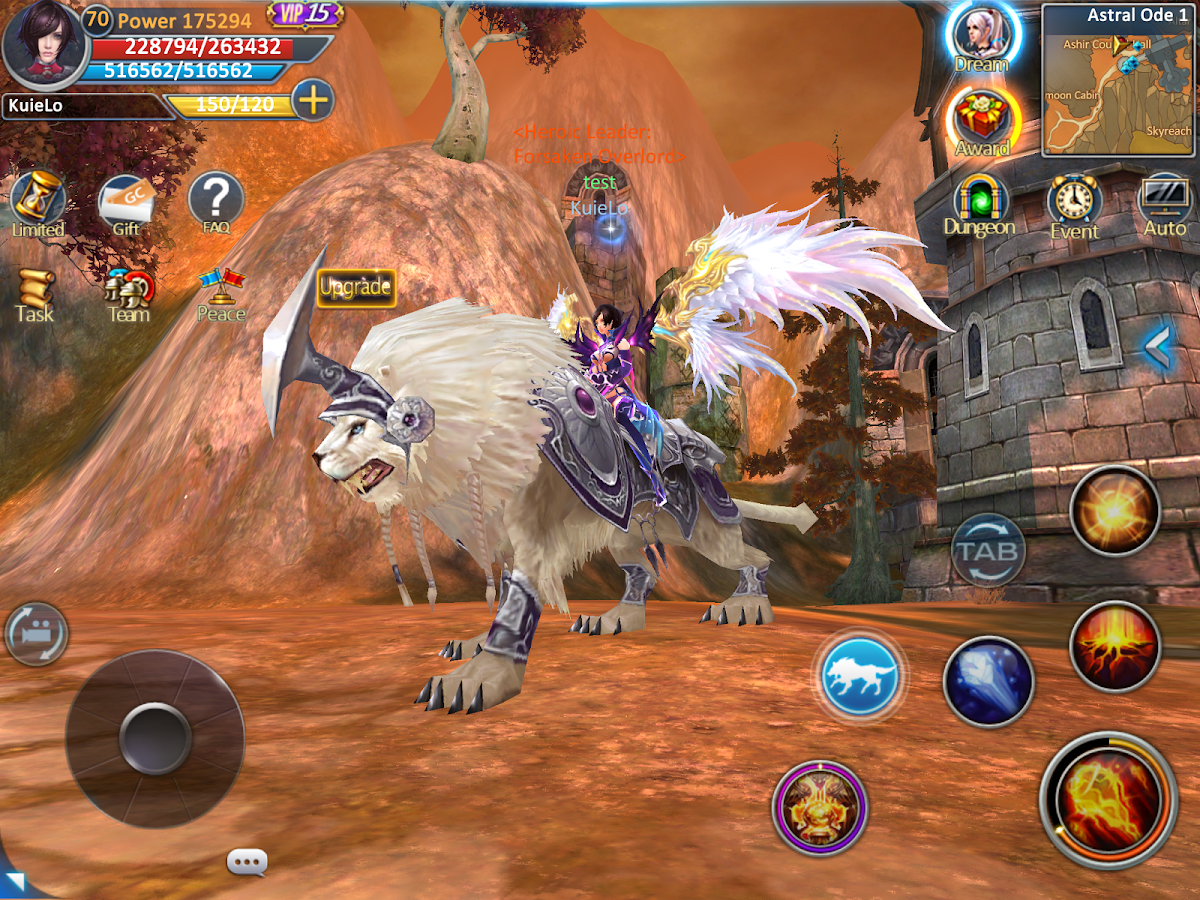Toggle the blue wolf mount skill
This screenshot has width=1200, height=900.
pyautogui.click(x=860, y=677)
